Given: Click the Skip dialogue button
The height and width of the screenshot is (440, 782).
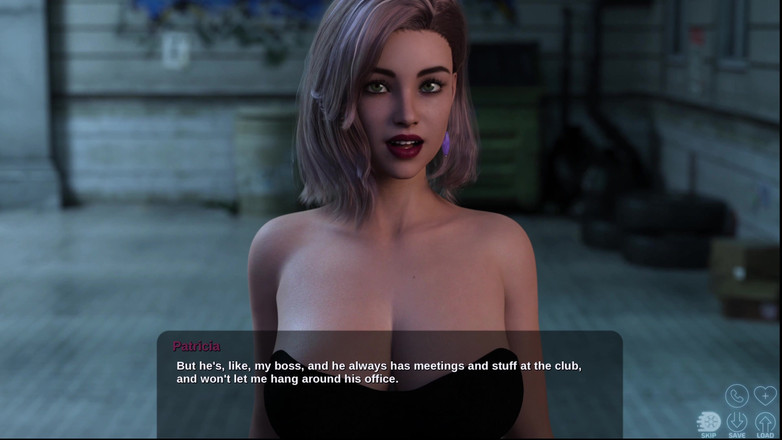Looking at the screenshot, I should tap(709, 423).
